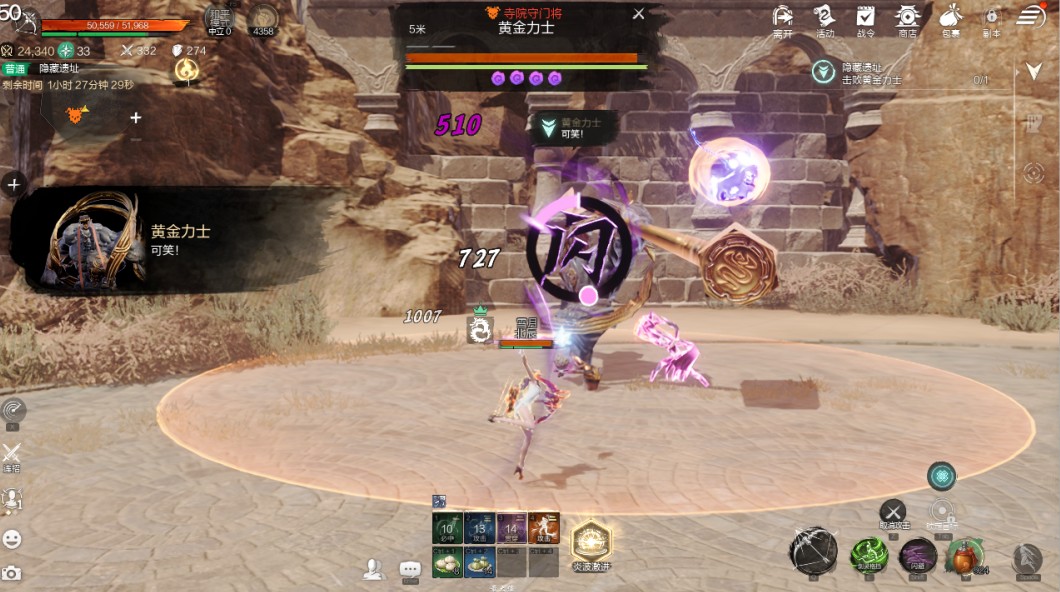Close the 黄金力士 boss target frame
The image size is (1060, 592).
[639, 14]
